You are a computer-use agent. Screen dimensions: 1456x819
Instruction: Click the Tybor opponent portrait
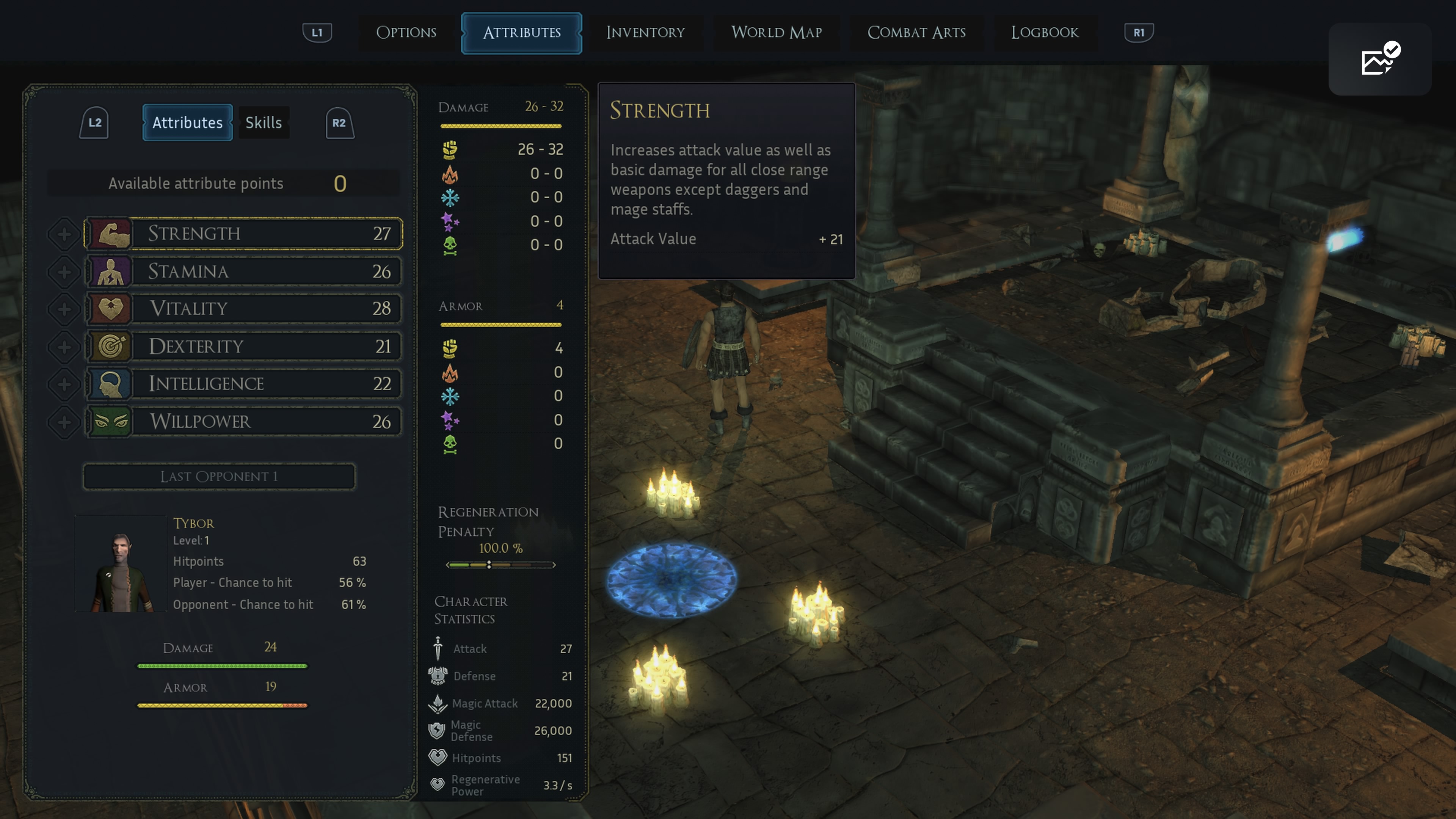pyautogui.click(x=121, y=564)
